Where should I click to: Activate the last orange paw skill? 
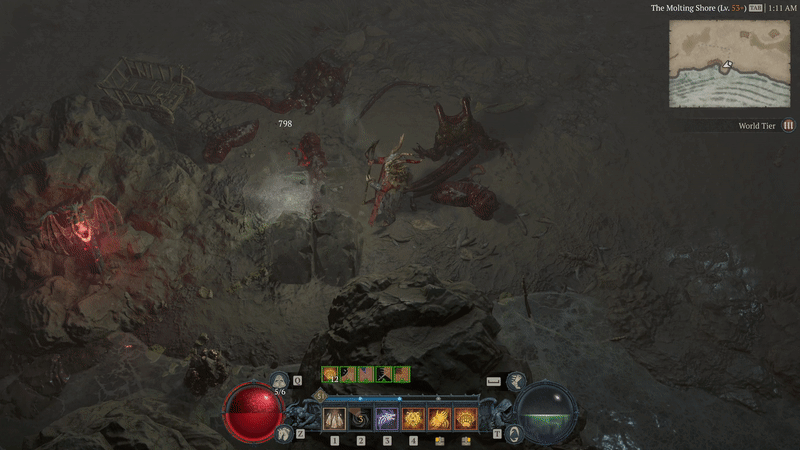coord(465,418)
